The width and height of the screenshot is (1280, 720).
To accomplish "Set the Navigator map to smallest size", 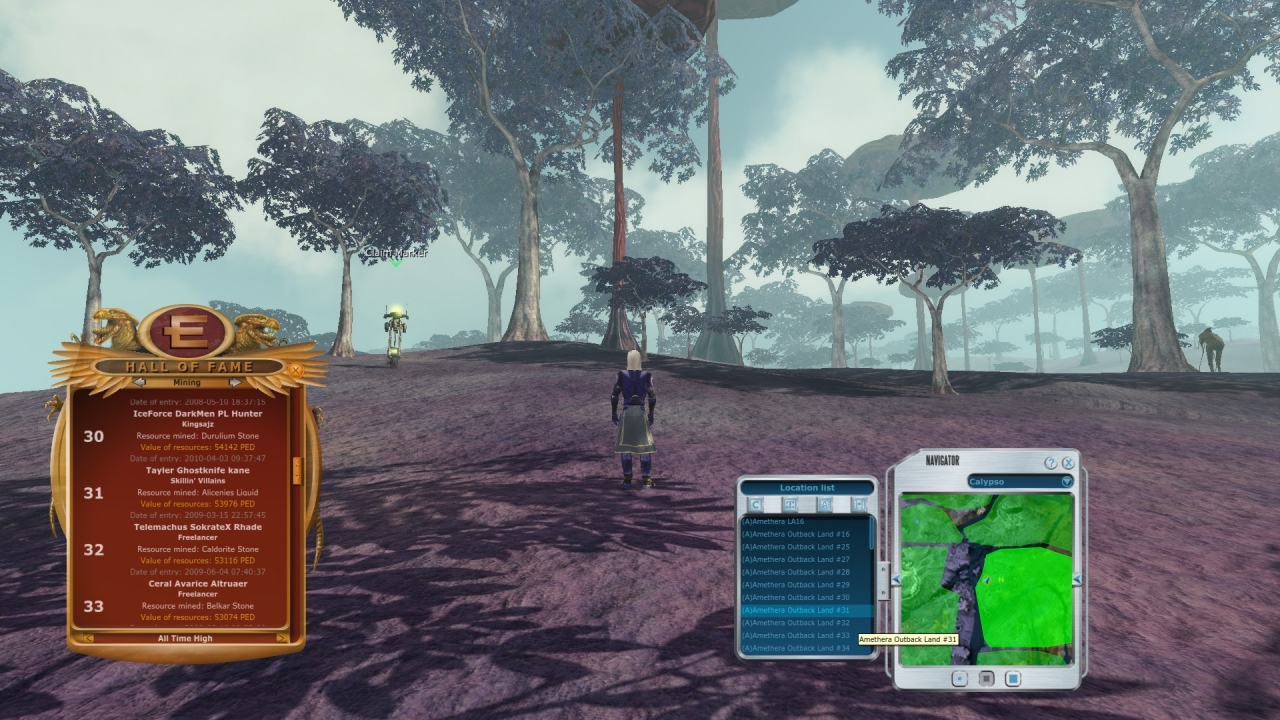I will click(959, 679).
